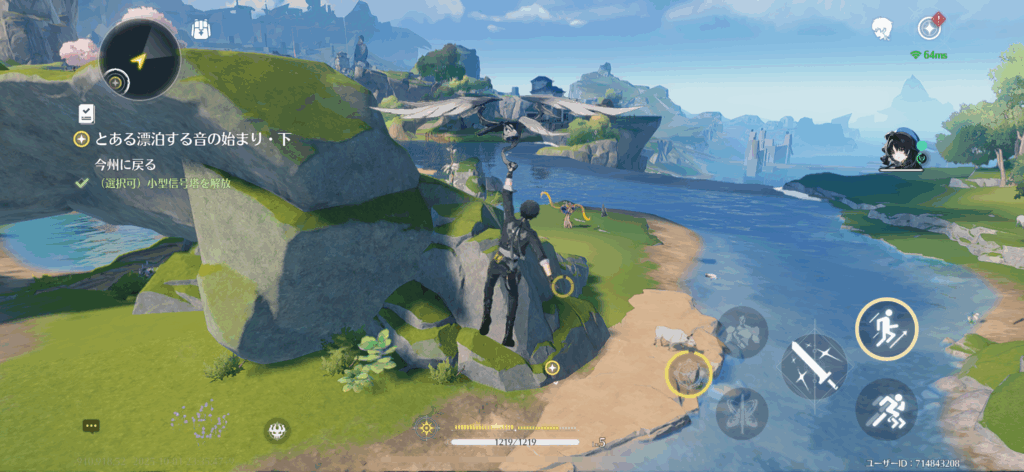Open the character face icon at top right

(x=881, y=28)
